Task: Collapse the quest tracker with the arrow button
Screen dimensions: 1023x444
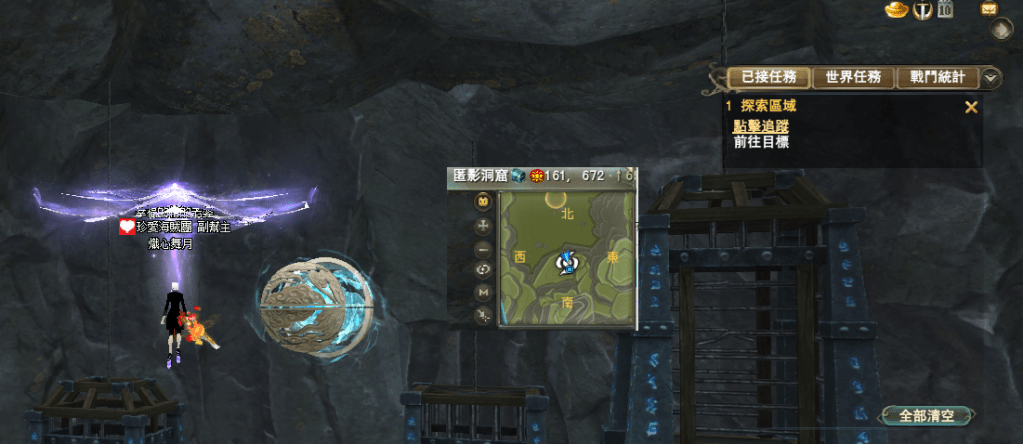Action: click(991, 78)
